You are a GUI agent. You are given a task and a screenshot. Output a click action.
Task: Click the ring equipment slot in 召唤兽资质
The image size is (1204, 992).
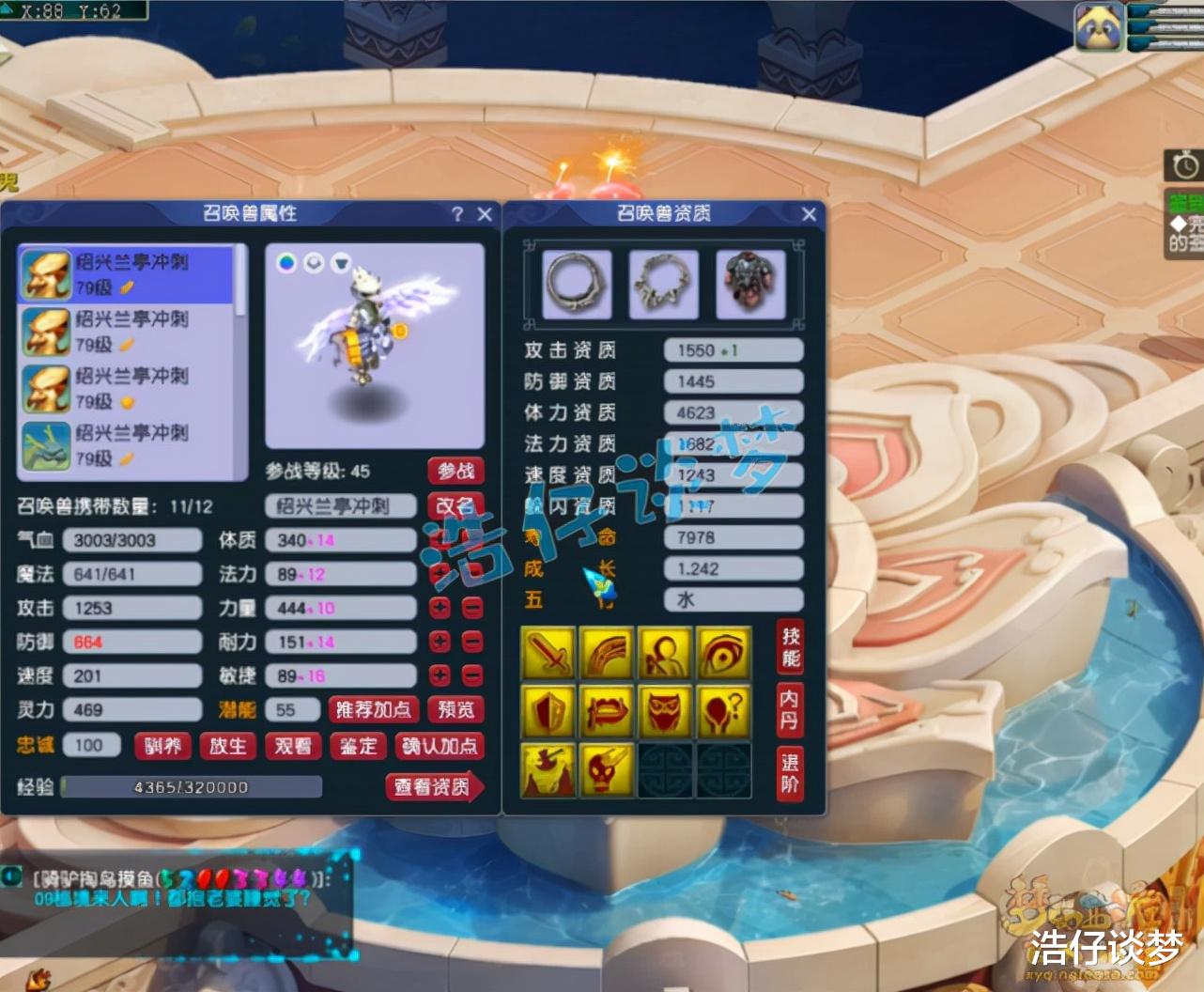(x=576, y=283)
